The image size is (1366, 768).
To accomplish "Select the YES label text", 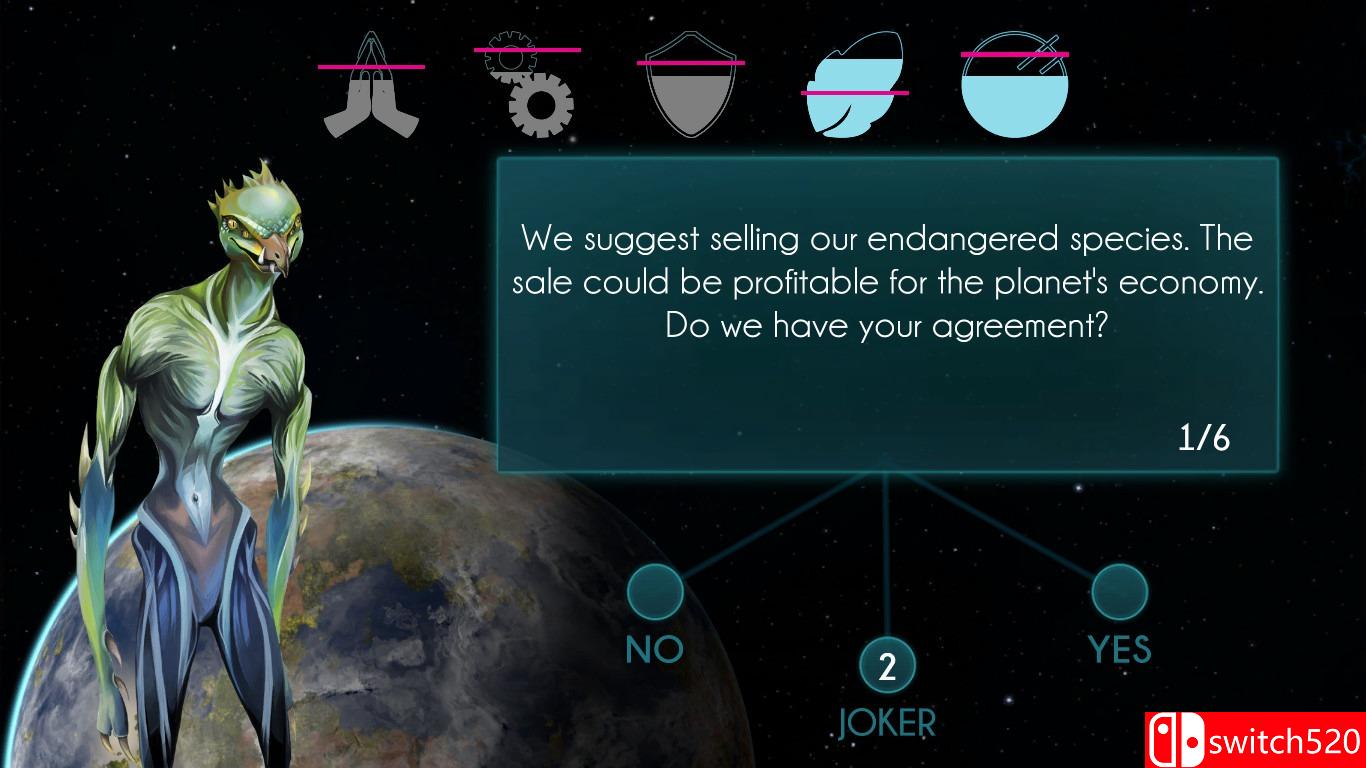I will 1119,649.
